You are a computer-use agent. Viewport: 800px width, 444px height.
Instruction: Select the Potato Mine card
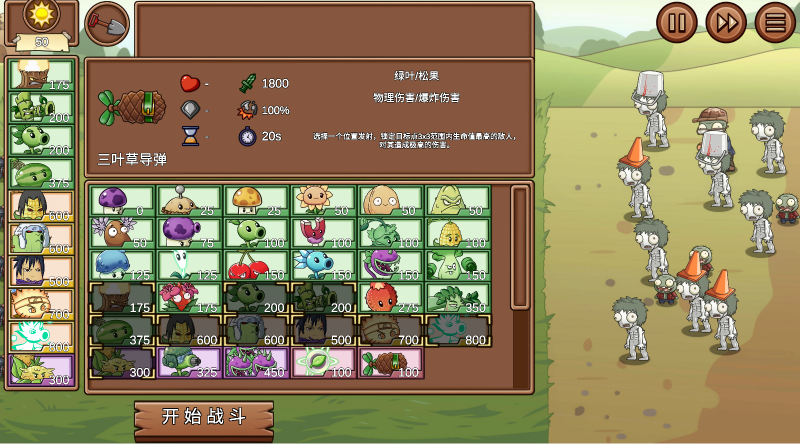click(190, 201)
